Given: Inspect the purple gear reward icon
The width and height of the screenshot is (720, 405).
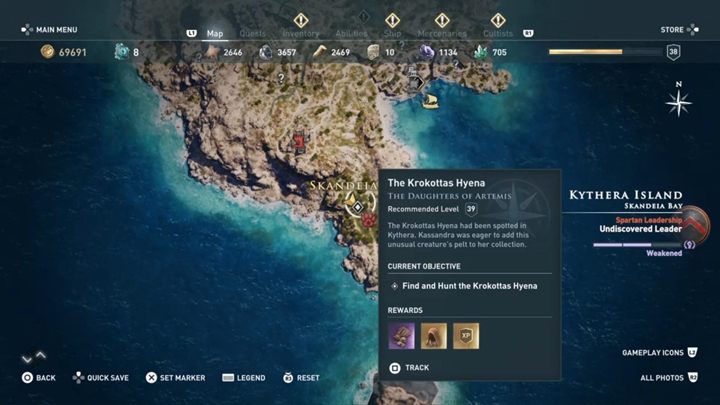Looking at the screenshot, I should click(401, 335).
